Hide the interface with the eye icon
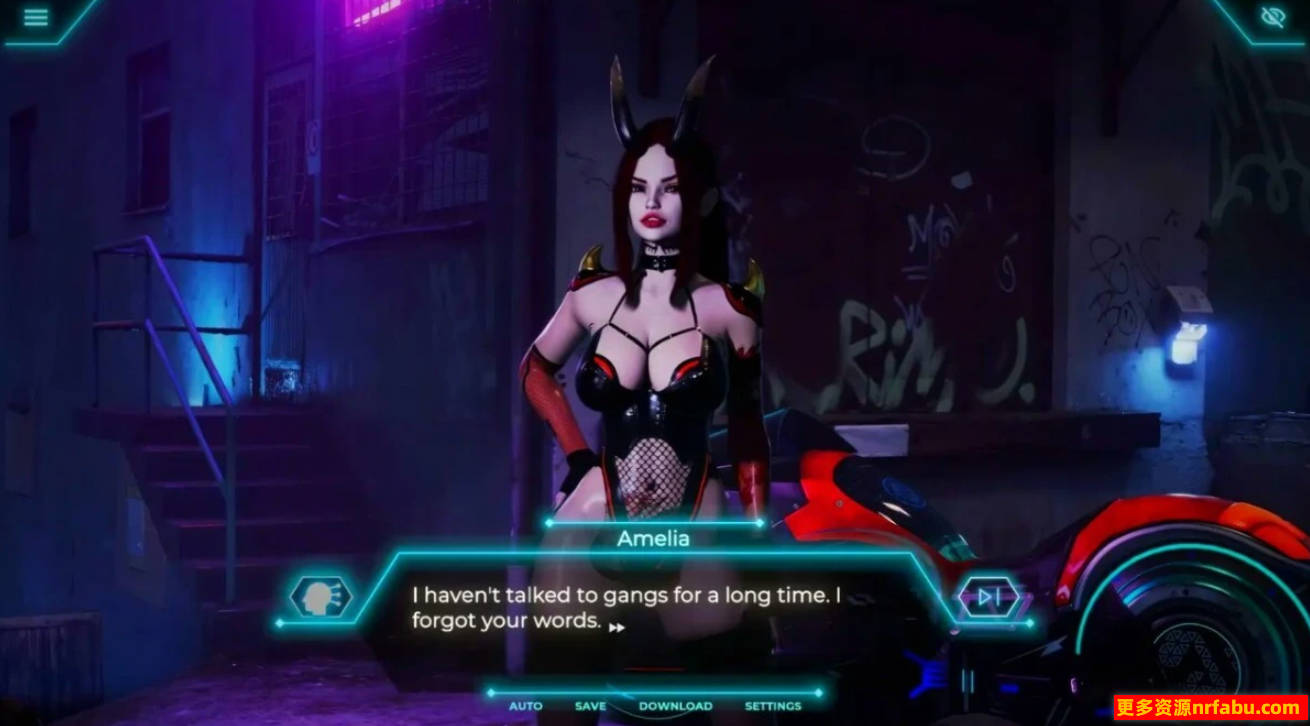Viewport: 1310px width, 726px height. (x=1272, y=17)
